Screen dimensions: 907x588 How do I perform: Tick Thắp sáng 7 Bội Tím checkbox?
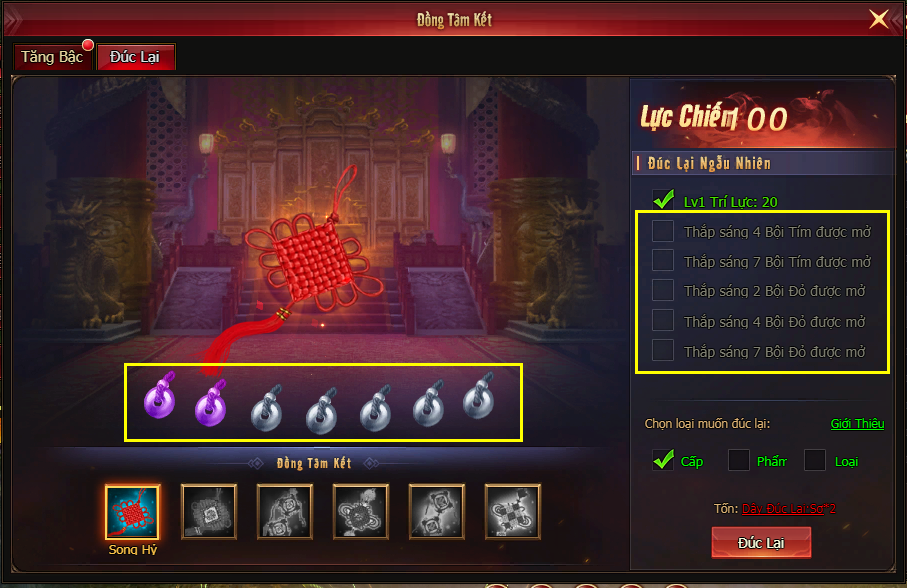pos(663,261)
